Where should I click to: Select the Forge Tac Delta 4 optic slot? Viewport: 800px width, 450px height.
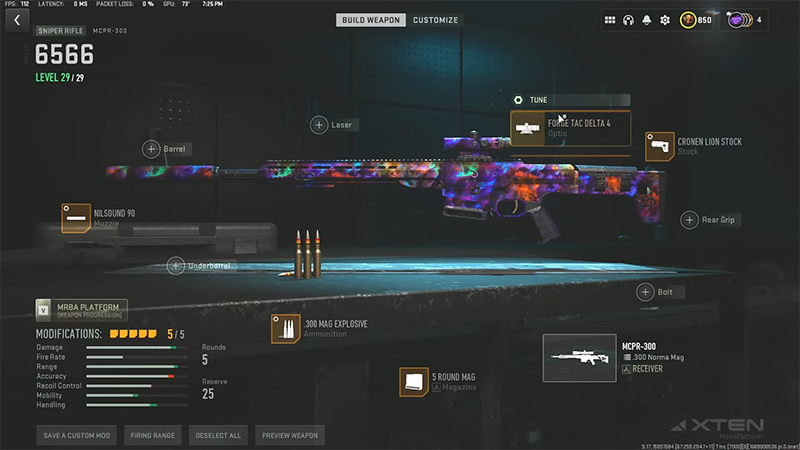pyautogui.click(x=571, y=128)
